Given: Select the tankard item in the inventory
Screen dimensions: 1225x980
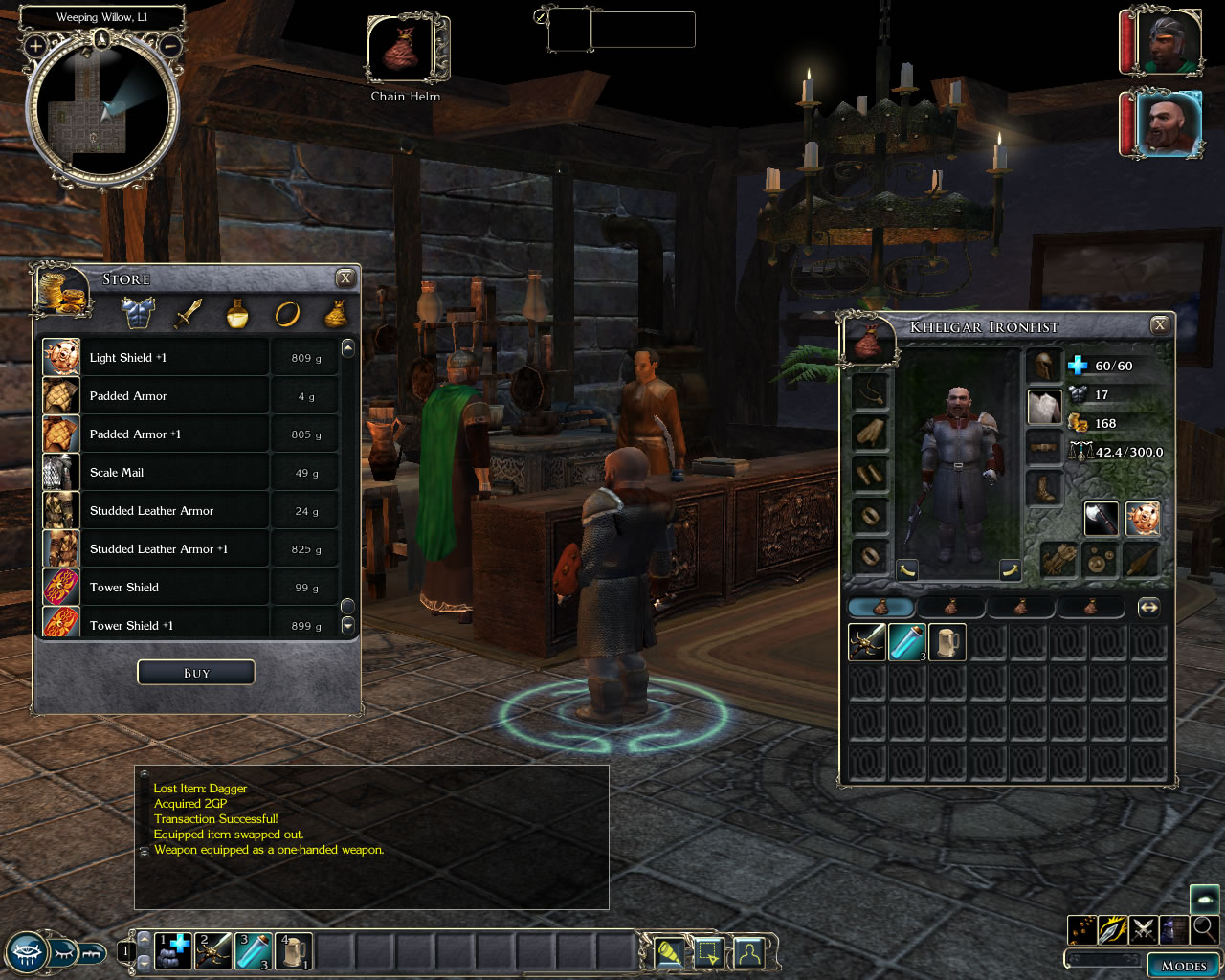Looking at the screenshot, I should (947, 642).
